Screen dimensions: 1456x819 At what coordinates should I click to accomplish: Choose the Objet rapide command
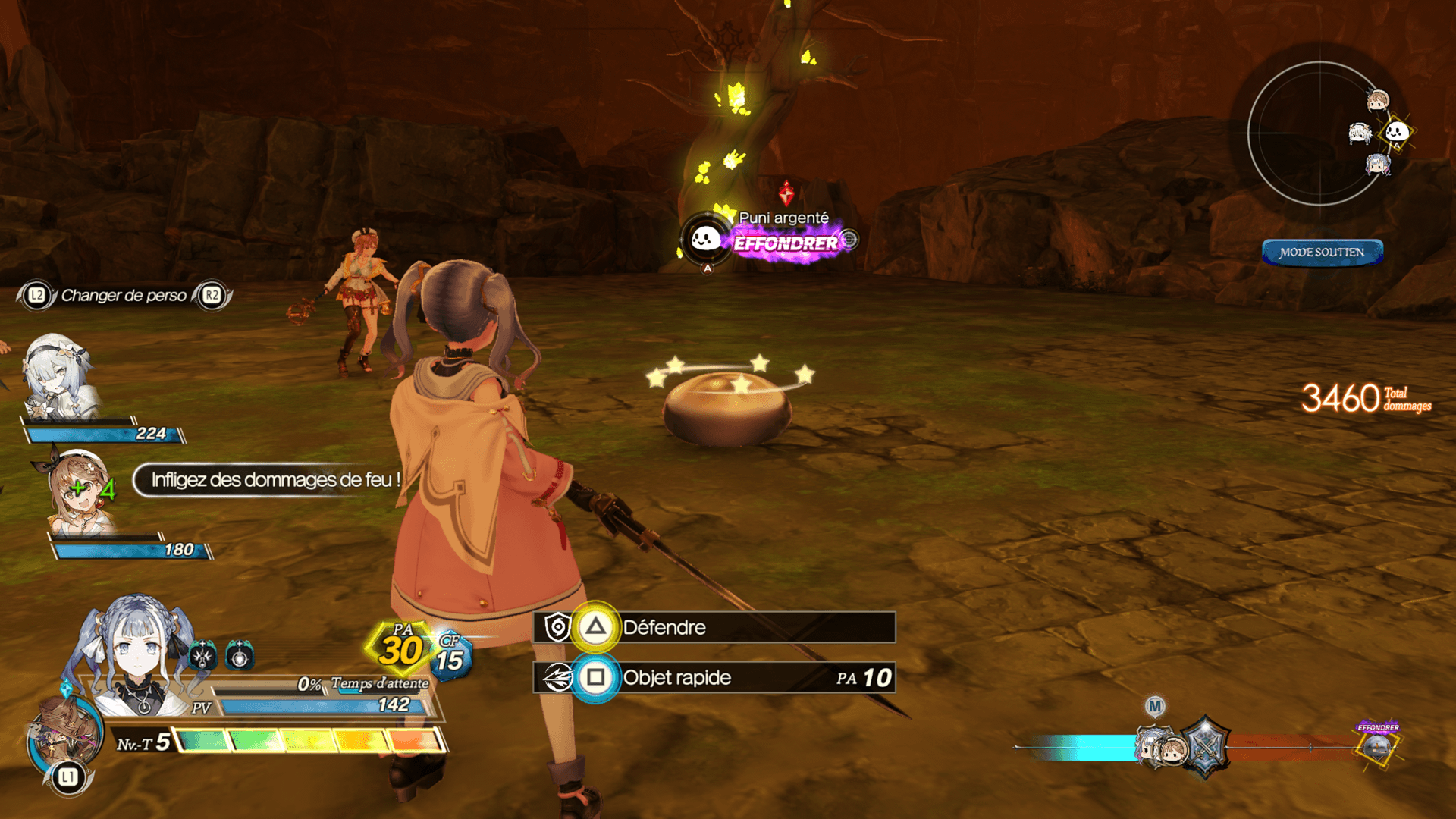click(713, 677)
